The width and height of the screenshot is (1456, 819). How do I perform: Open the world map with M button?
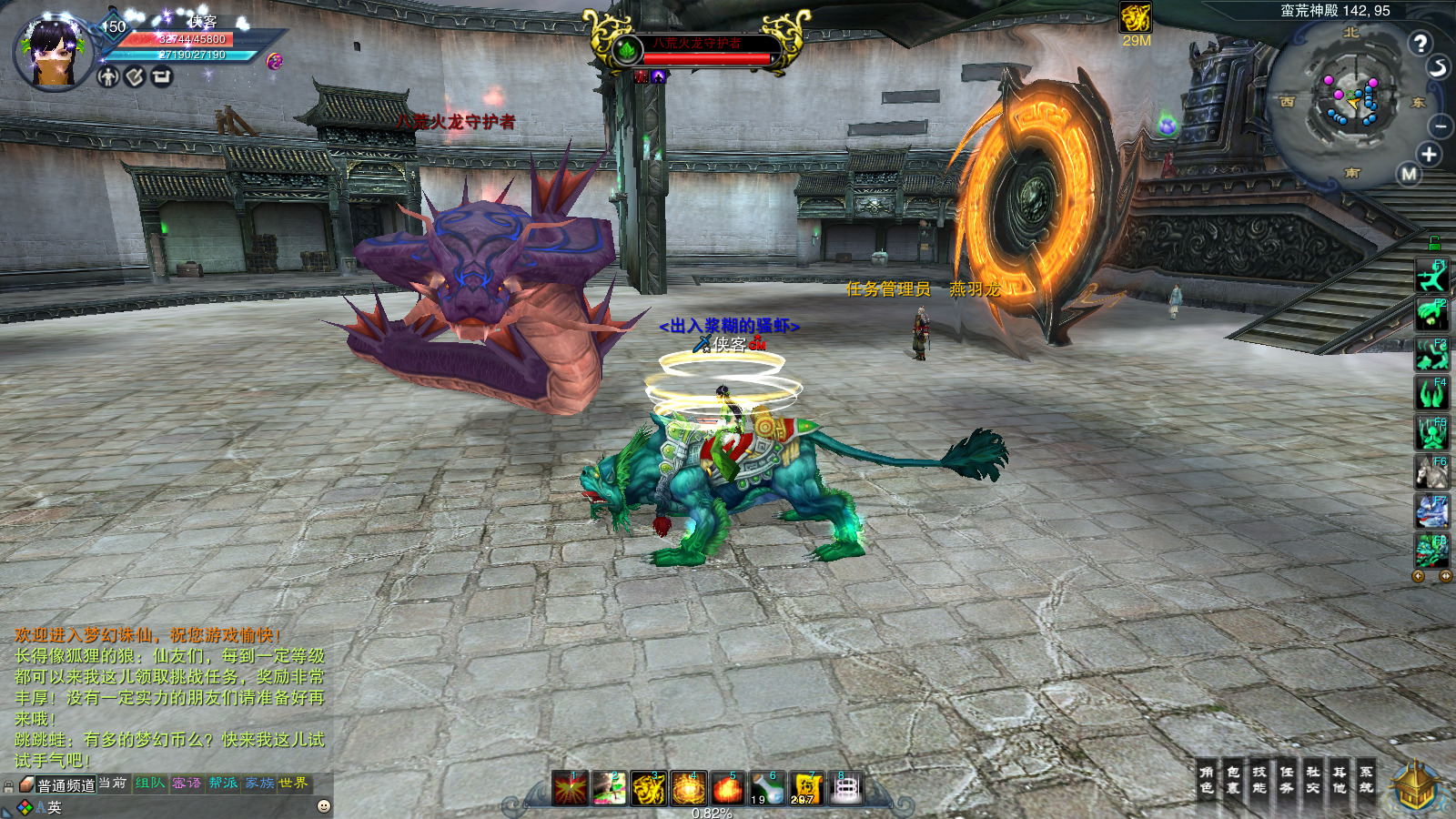click(1410, 174)
